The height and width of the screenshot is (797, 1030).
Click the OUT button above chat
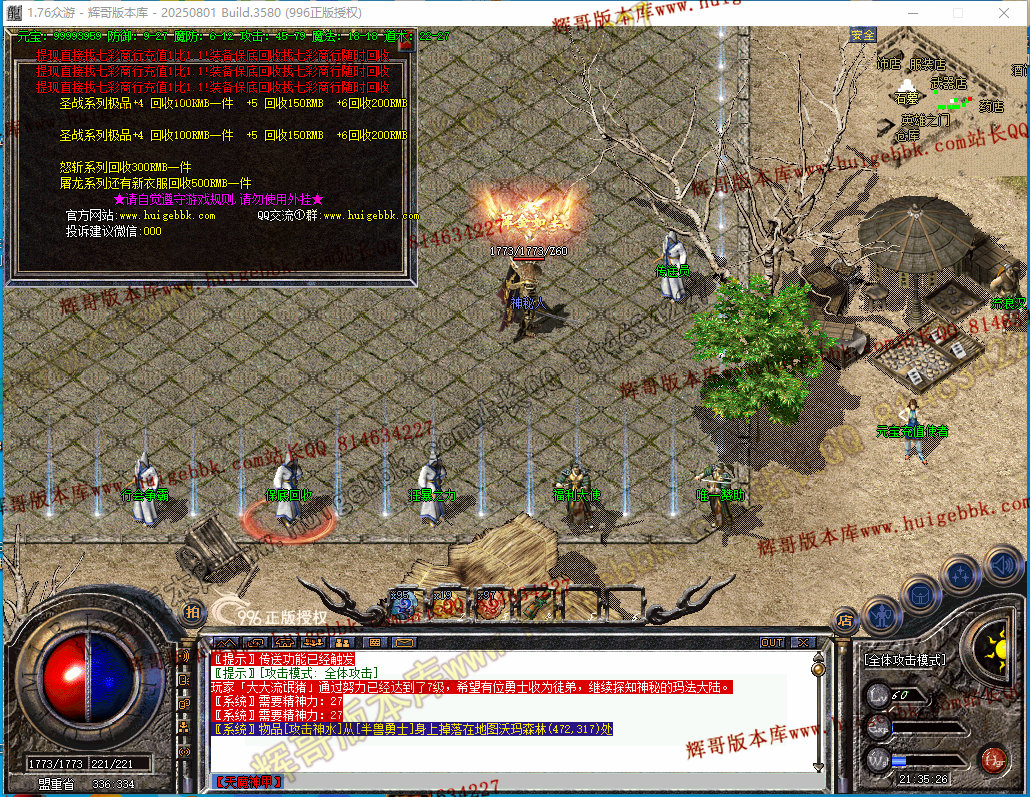tap(772, 643)
